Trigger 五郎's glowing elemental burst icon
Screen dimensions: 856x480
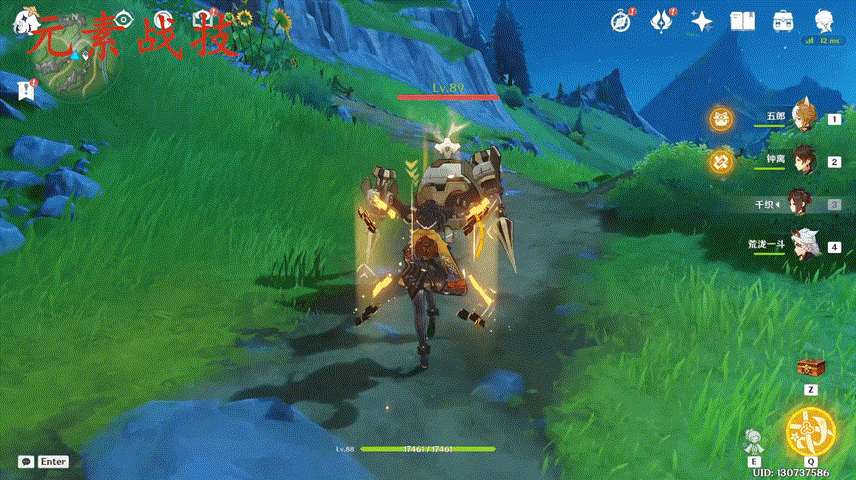tap(721, 119)
